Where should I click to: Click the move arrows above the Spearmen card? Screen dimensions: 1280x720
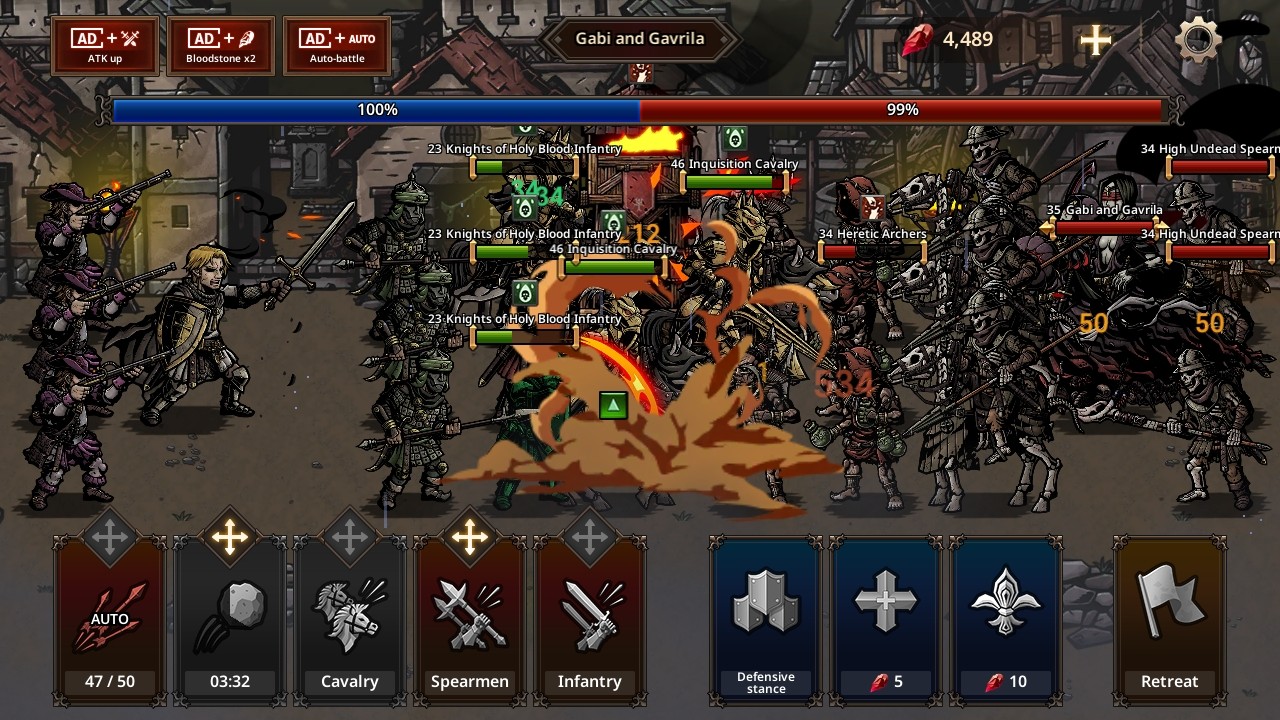(470, 538)
